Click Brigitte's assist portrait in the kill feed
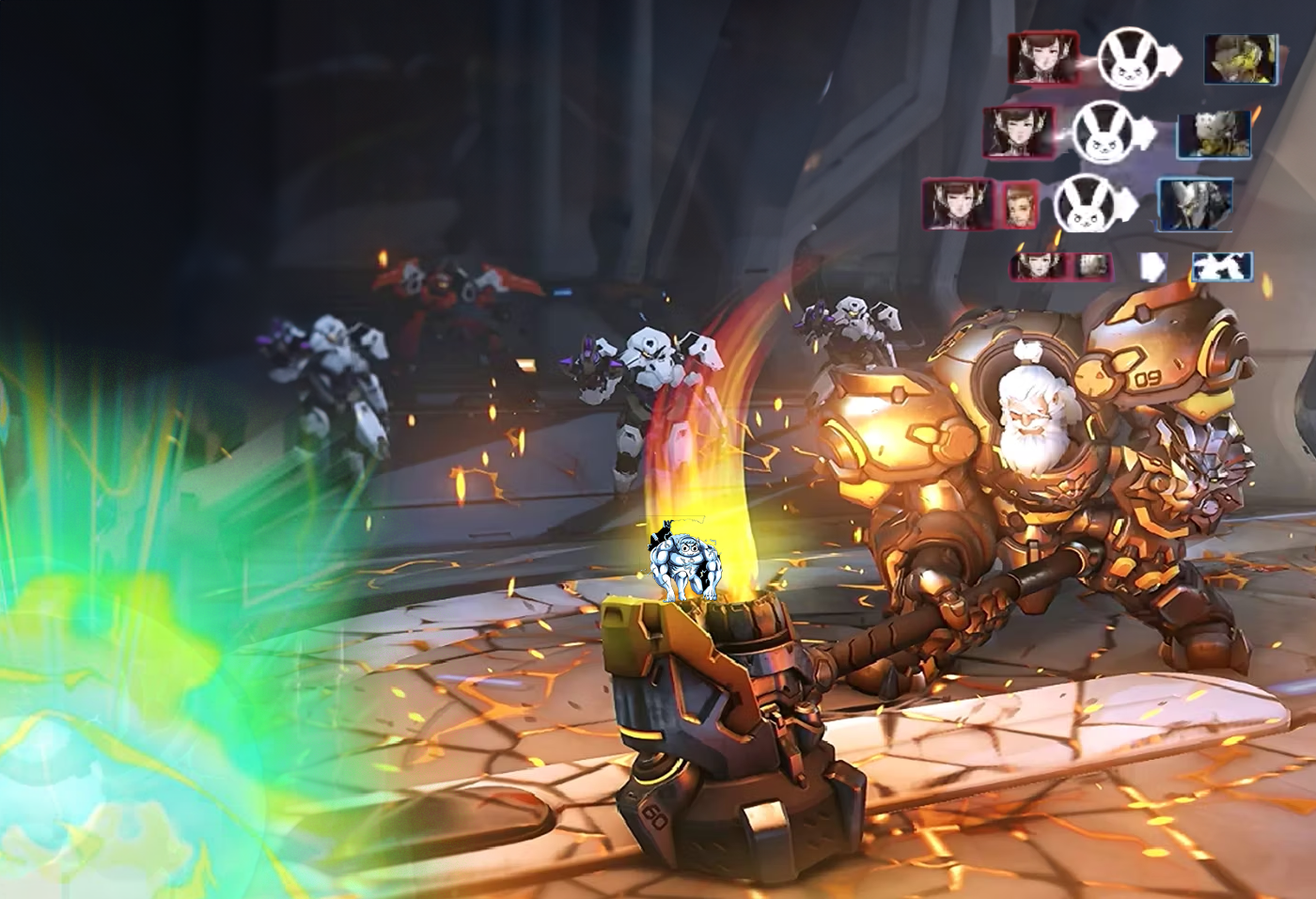The height and width of the screenshot is (899, 1316). tap(1018, 204)
